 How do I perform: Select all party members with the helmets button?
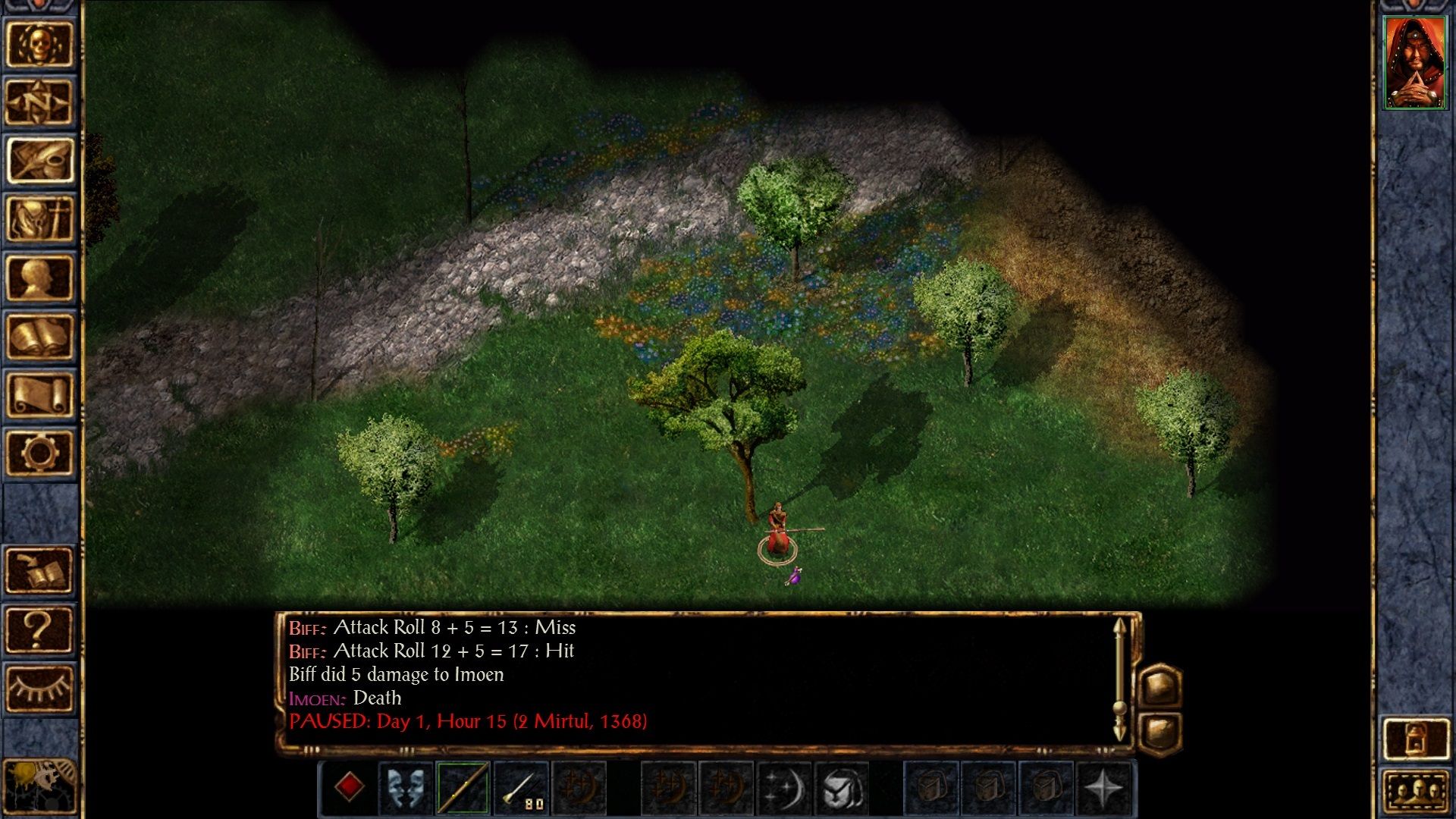pos(1416,793)
